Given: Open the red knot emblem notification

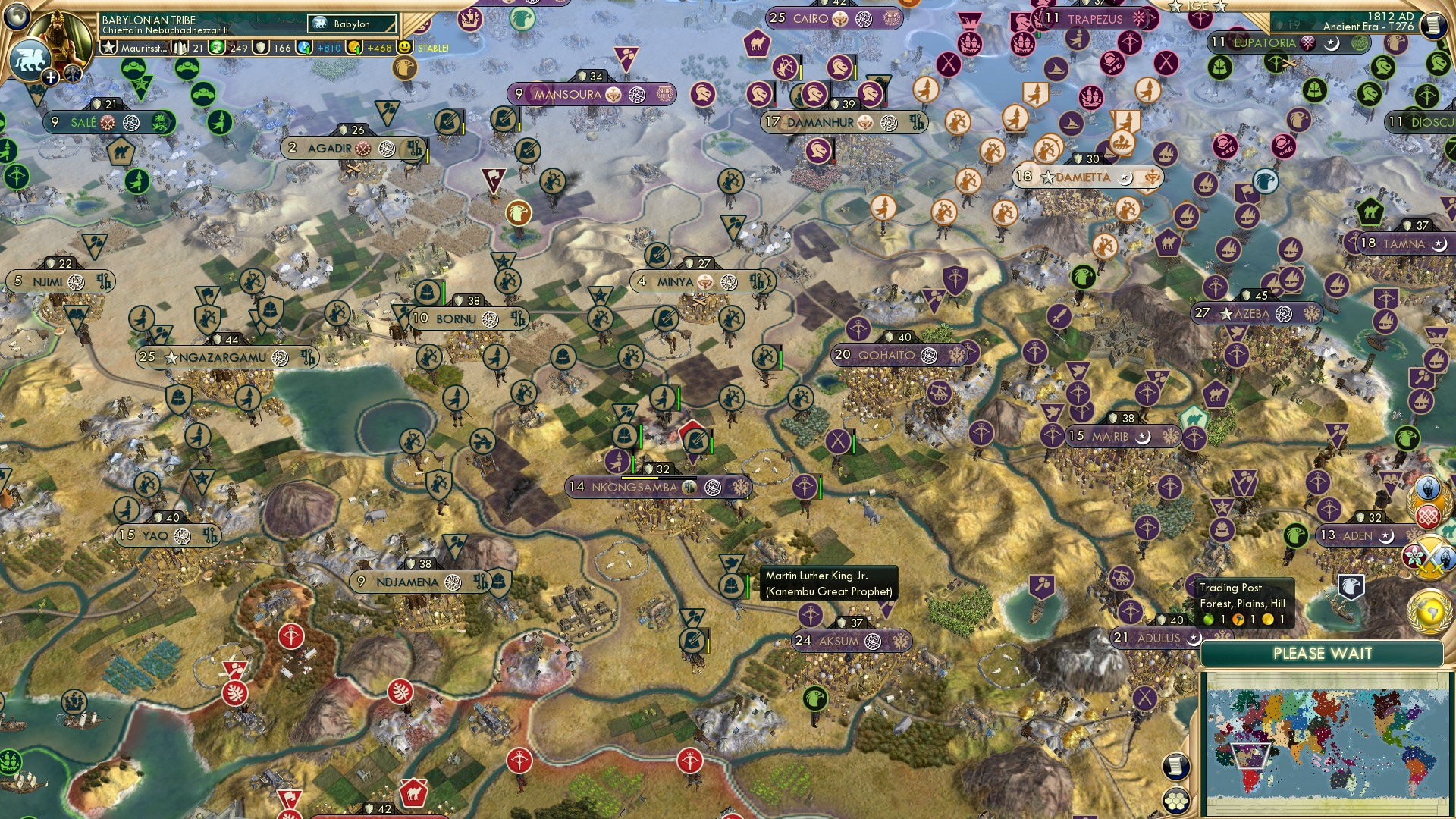Looking at the screenshot, I should pos(1428,517).
